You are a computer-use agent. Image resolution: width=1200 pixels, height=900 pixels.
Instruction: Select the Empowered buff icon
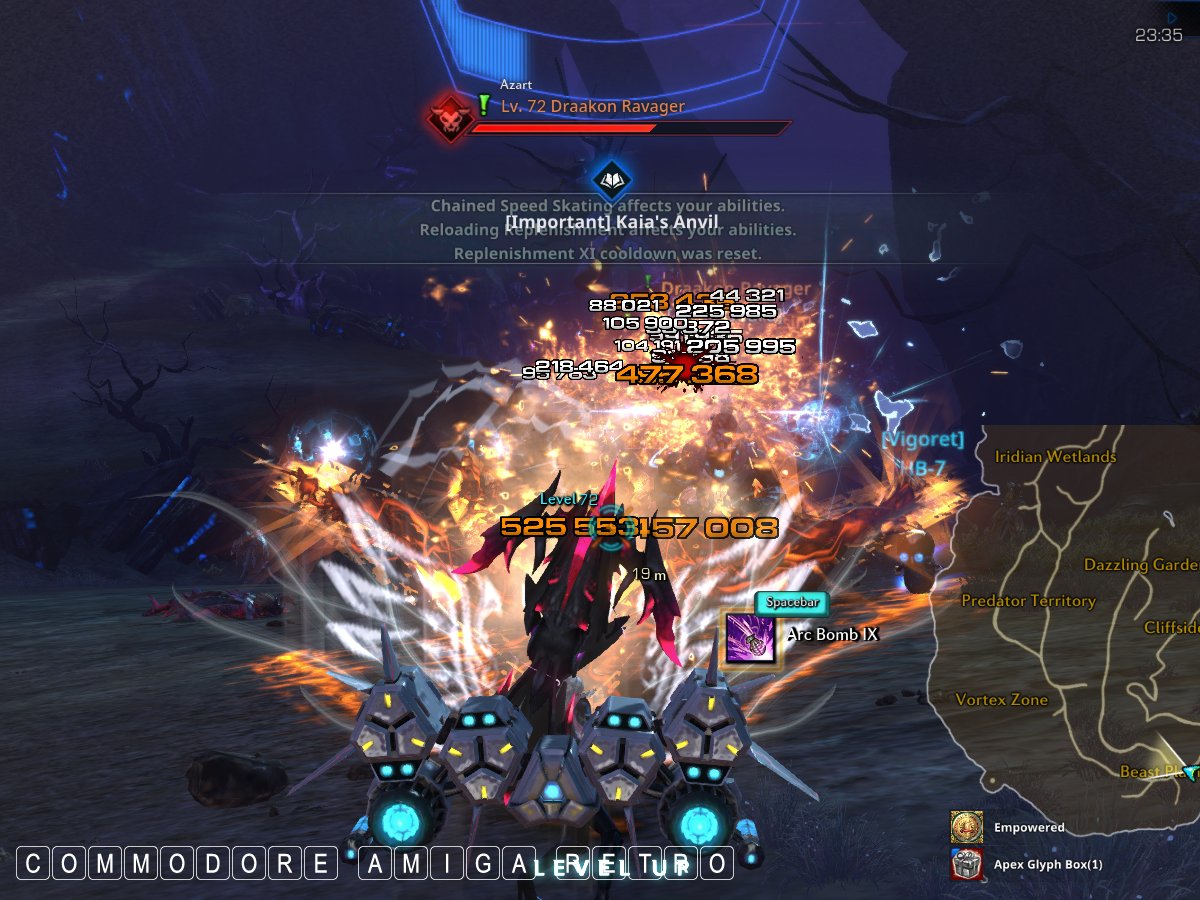click(967, 827)
